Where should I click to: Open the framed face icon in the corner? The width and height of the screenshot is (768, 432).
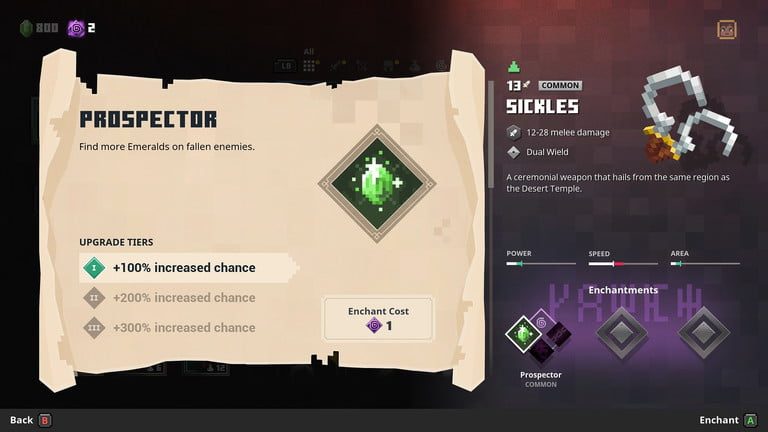[727, 29]
